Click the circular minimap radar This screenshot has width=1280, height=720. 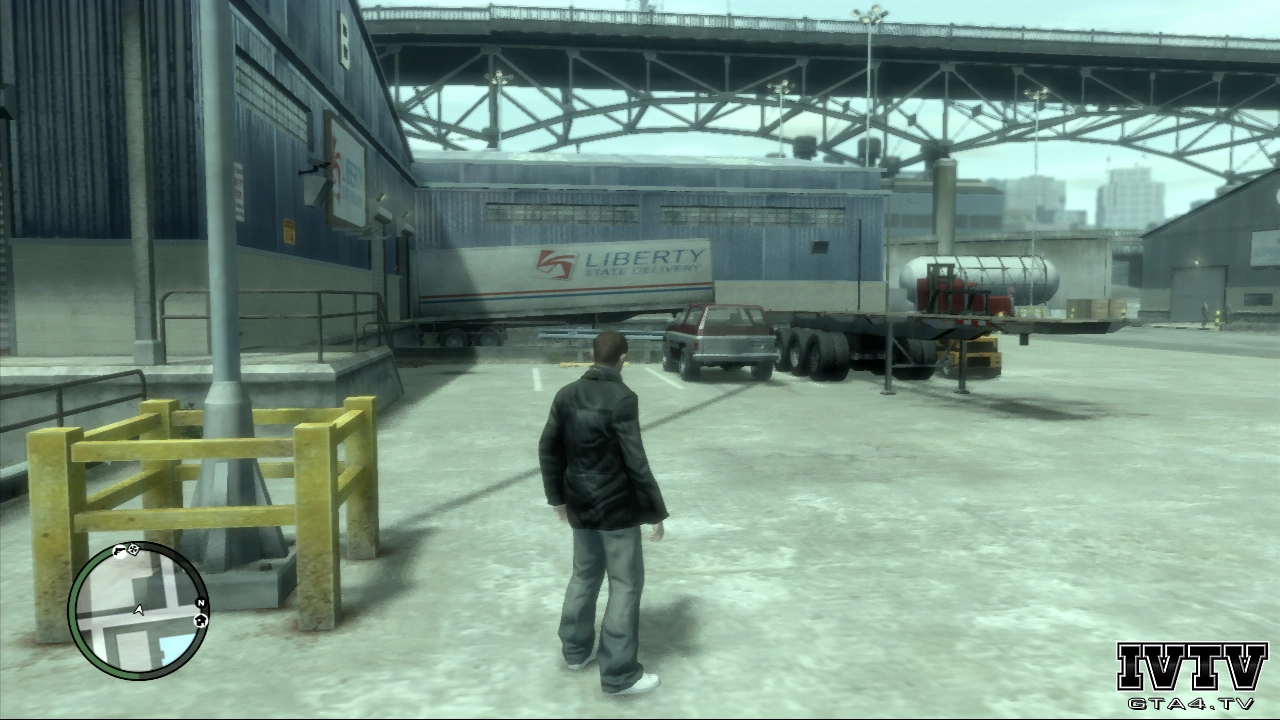(x=138, y=610)
